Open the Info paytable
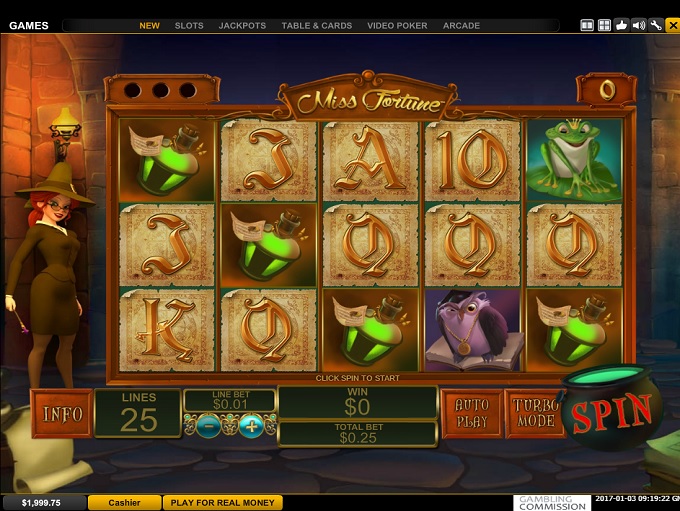Viewport: 680px width, 511px height. point(61,413)
